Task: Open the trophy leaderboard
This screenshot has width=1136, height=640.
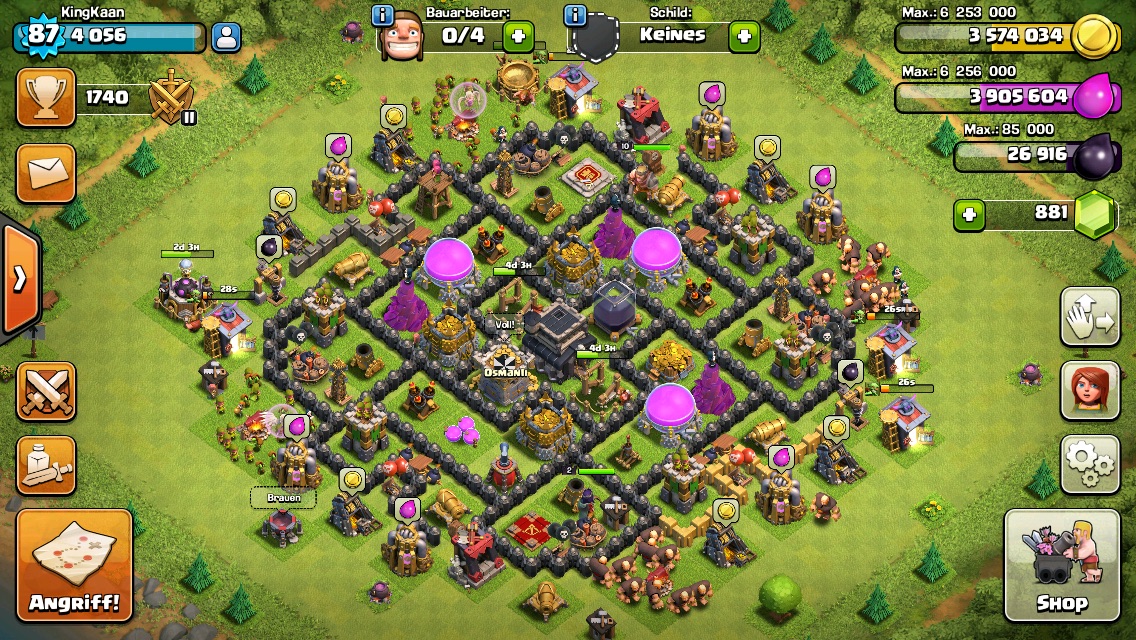Action: click(45, 97)
